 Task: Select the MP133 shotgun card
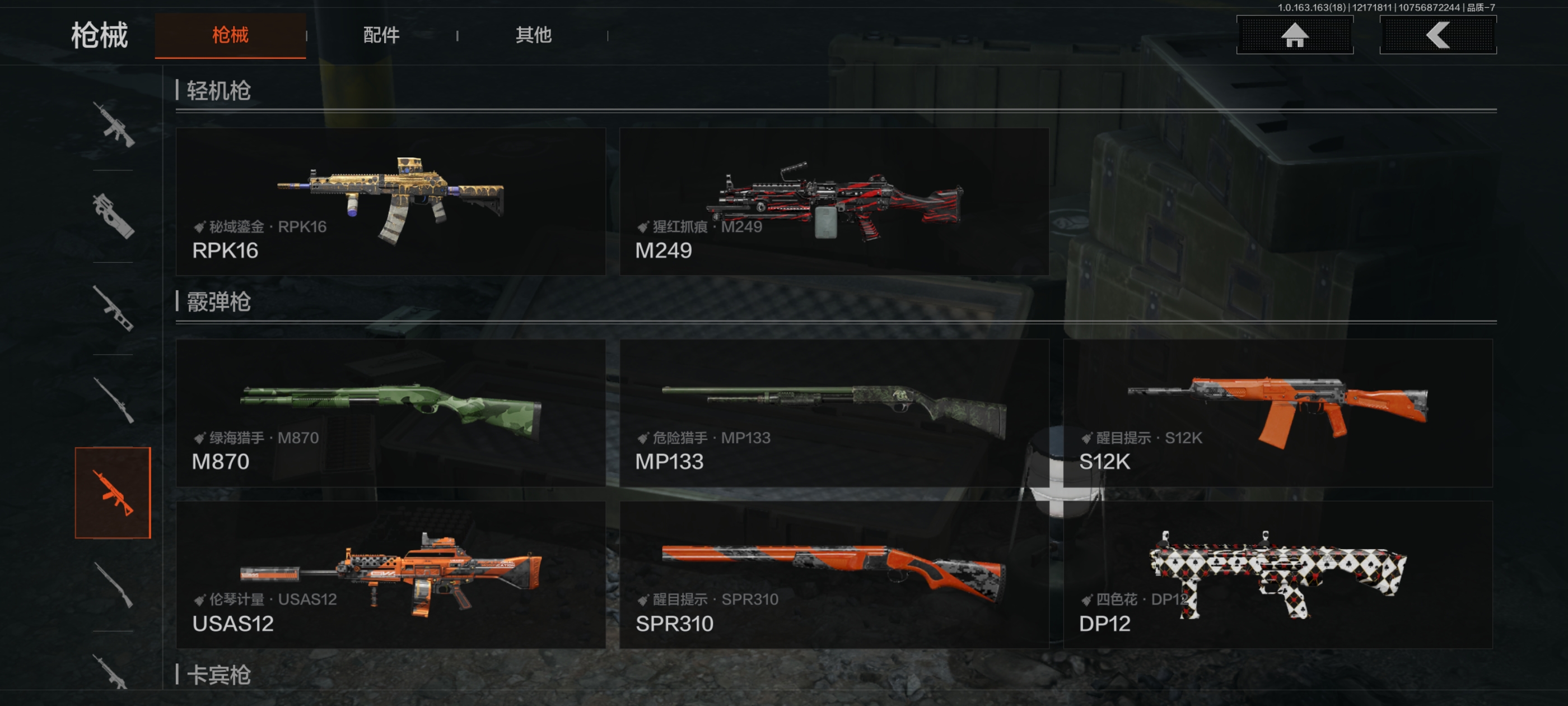[833, 412]
